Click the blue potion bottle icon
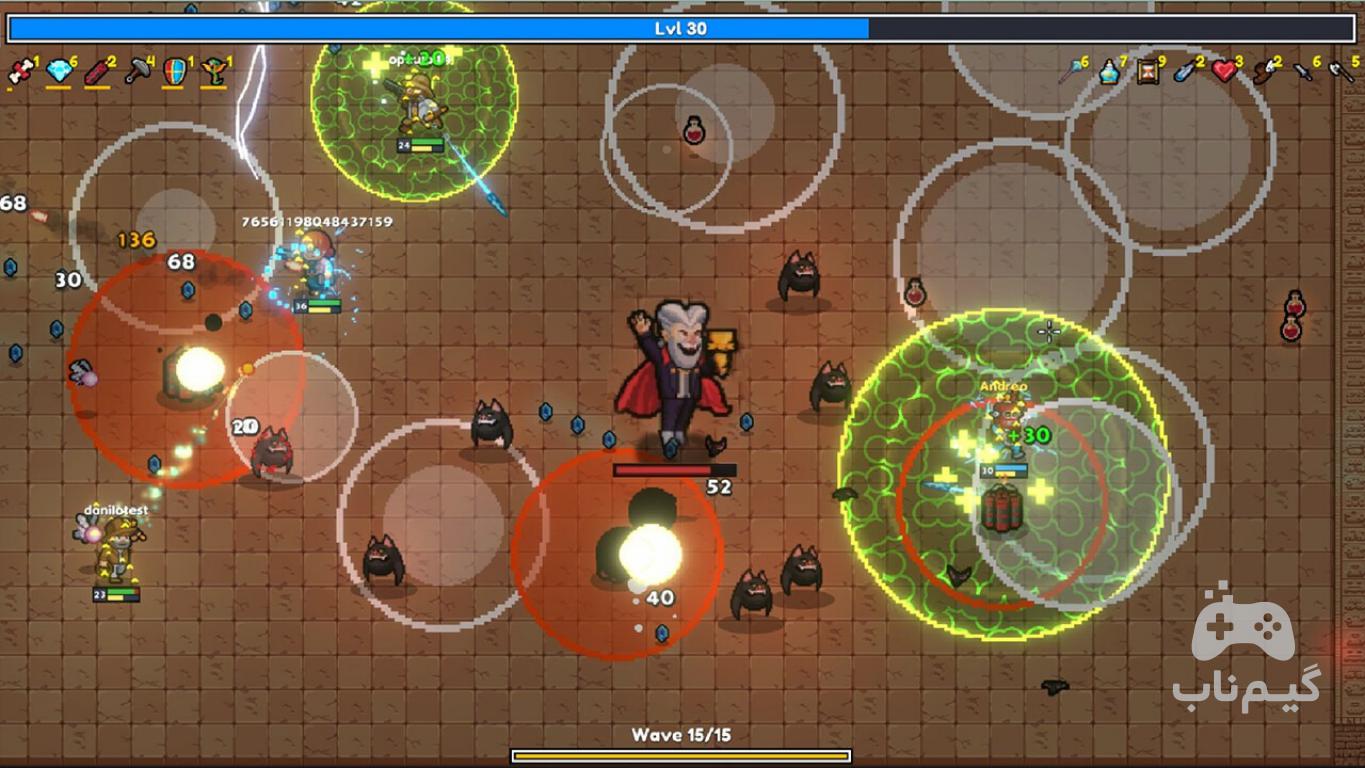 click(1109, 71)
